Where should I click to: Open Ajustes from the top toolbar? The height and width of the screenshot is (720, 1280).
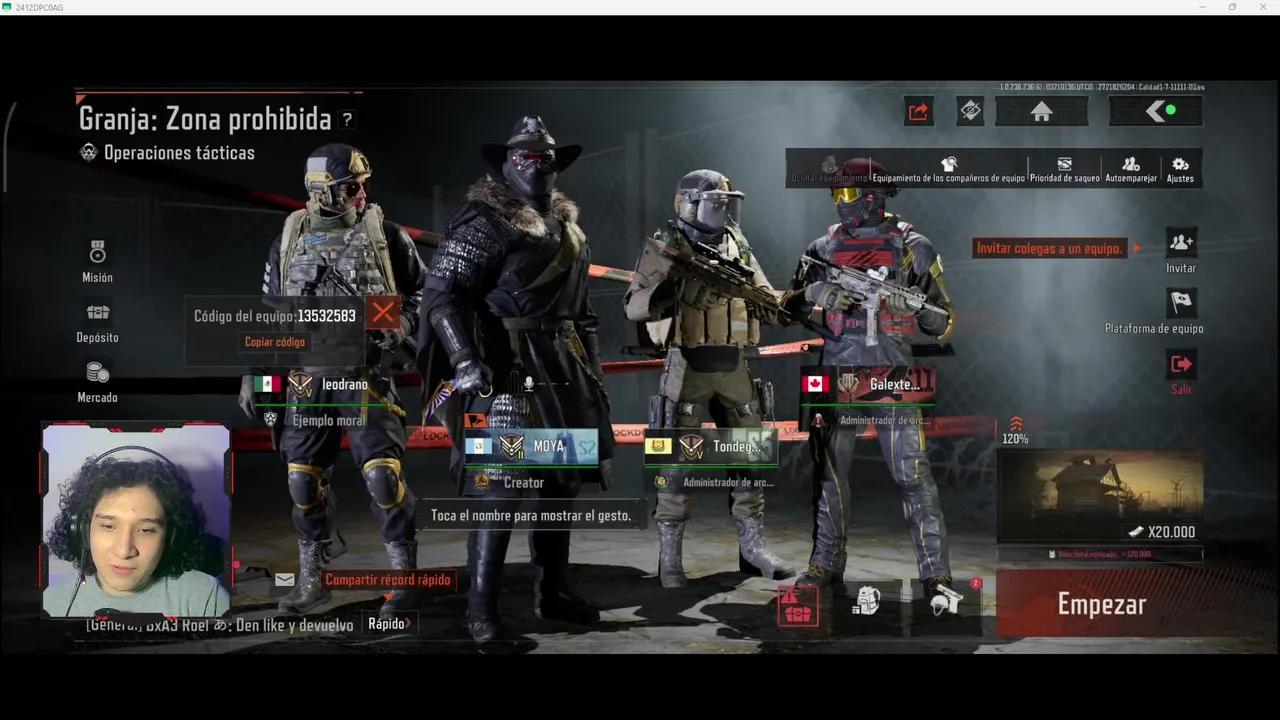click(x=1180, y=167)
